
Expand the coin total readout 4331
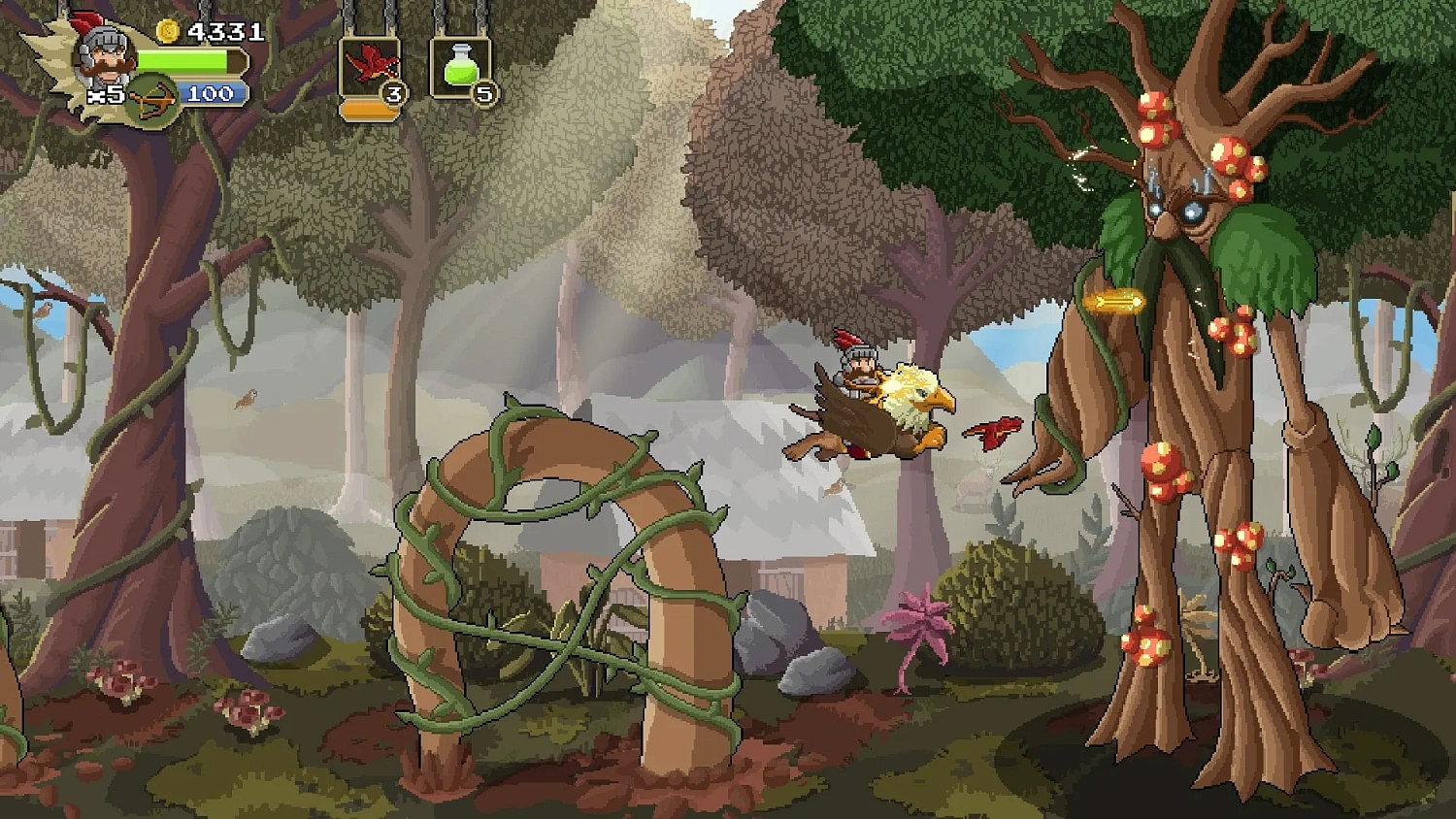[x=225, y=31]
